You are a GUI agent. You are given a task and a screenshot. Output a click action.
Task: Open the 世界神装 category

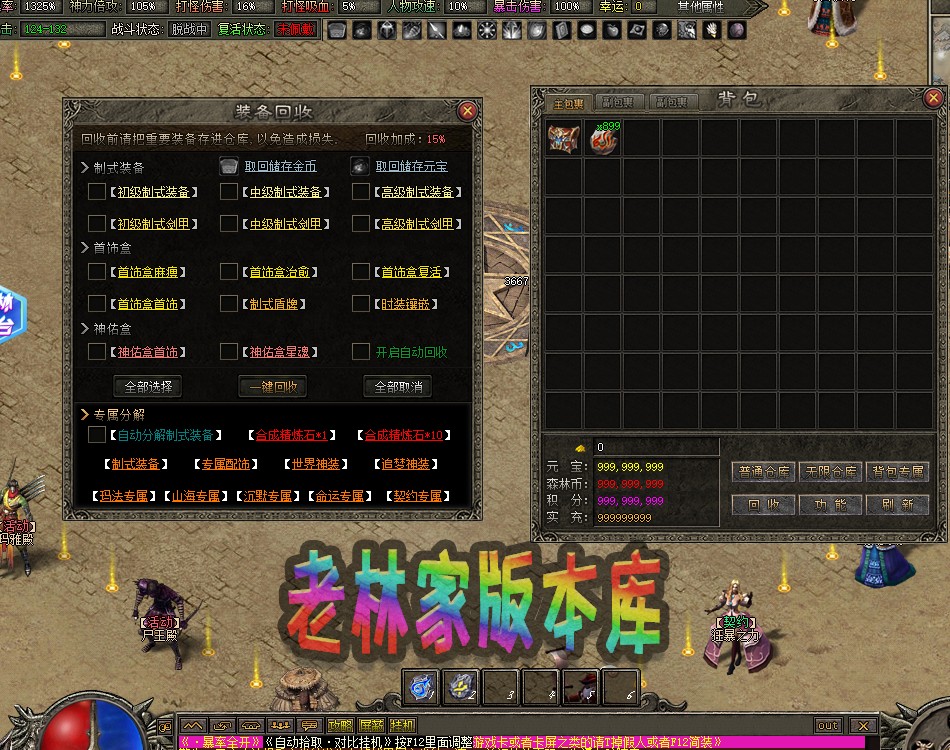click(312, 464)
